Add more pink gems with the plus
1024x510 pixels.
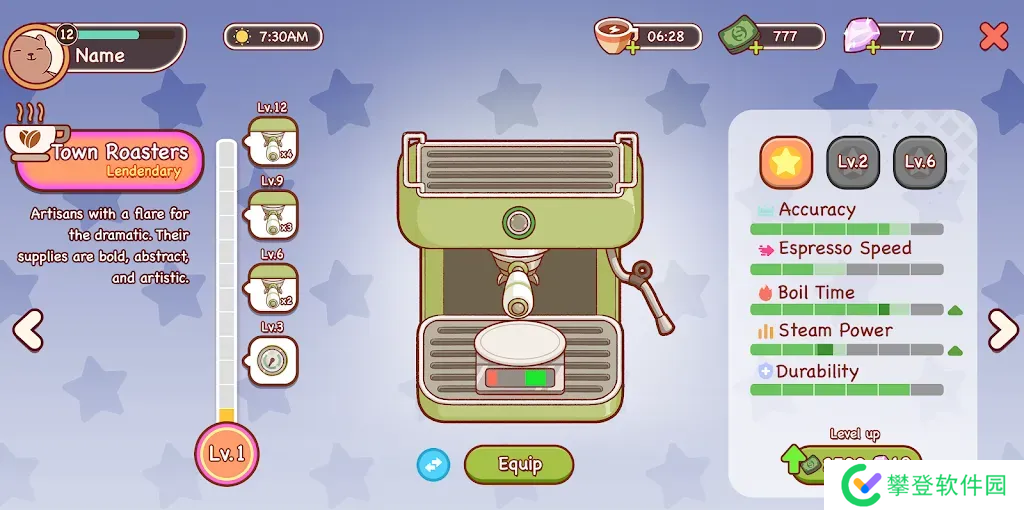point(874,48)
